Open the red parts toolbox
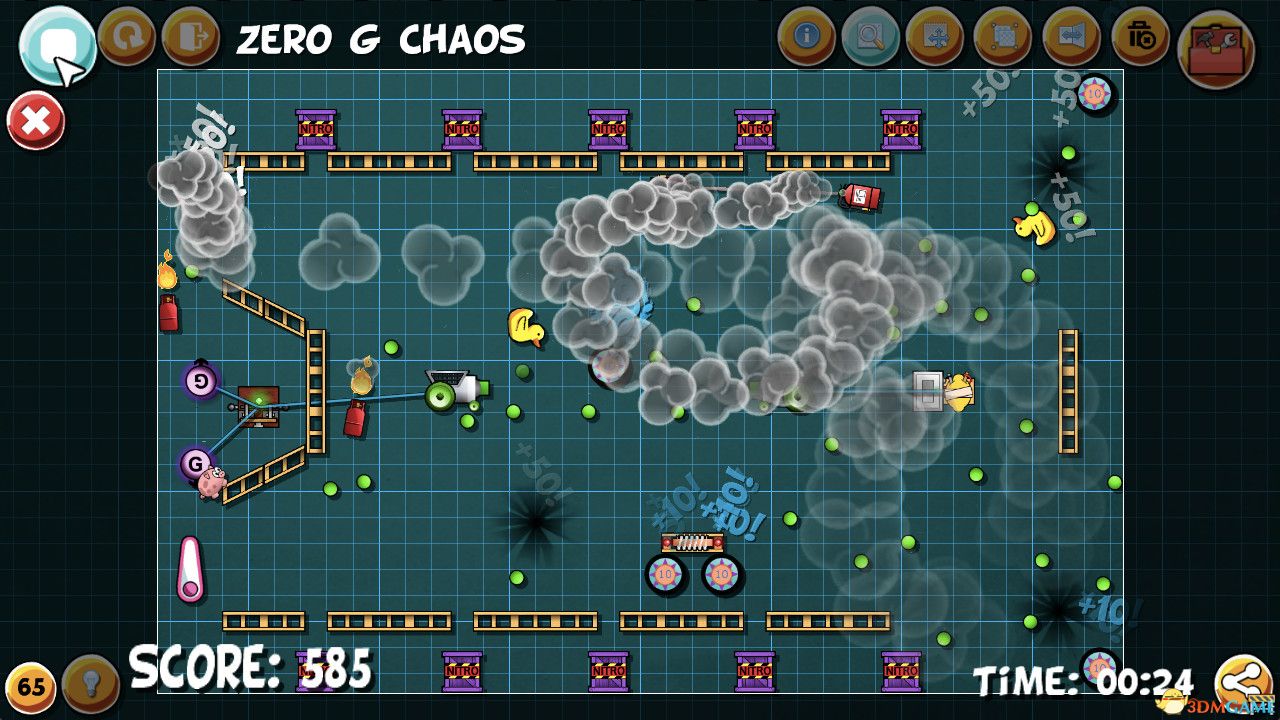The image size is (1280, 720). 1213,44
